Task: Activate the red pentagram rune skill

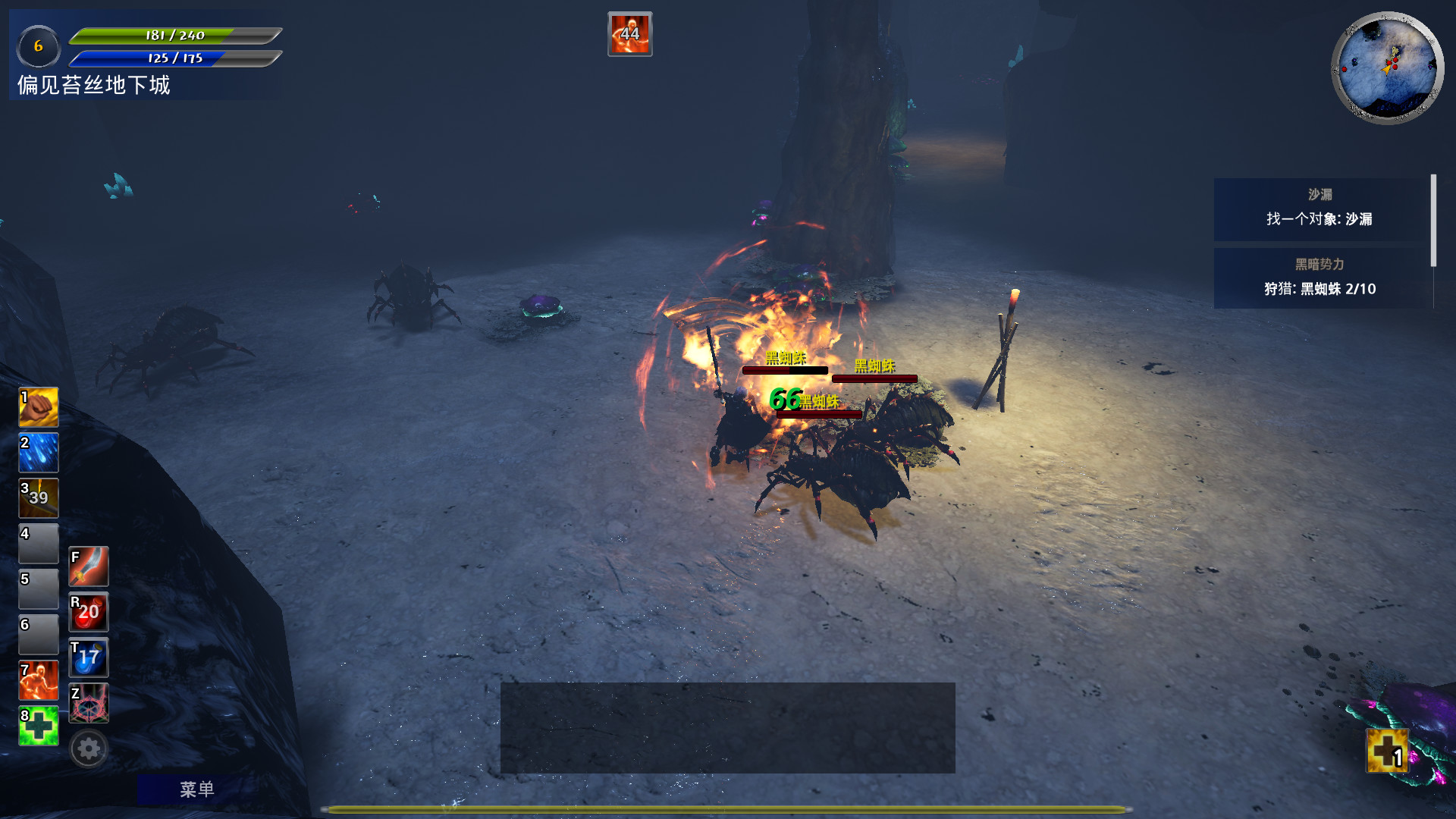Action: point(89,703)
